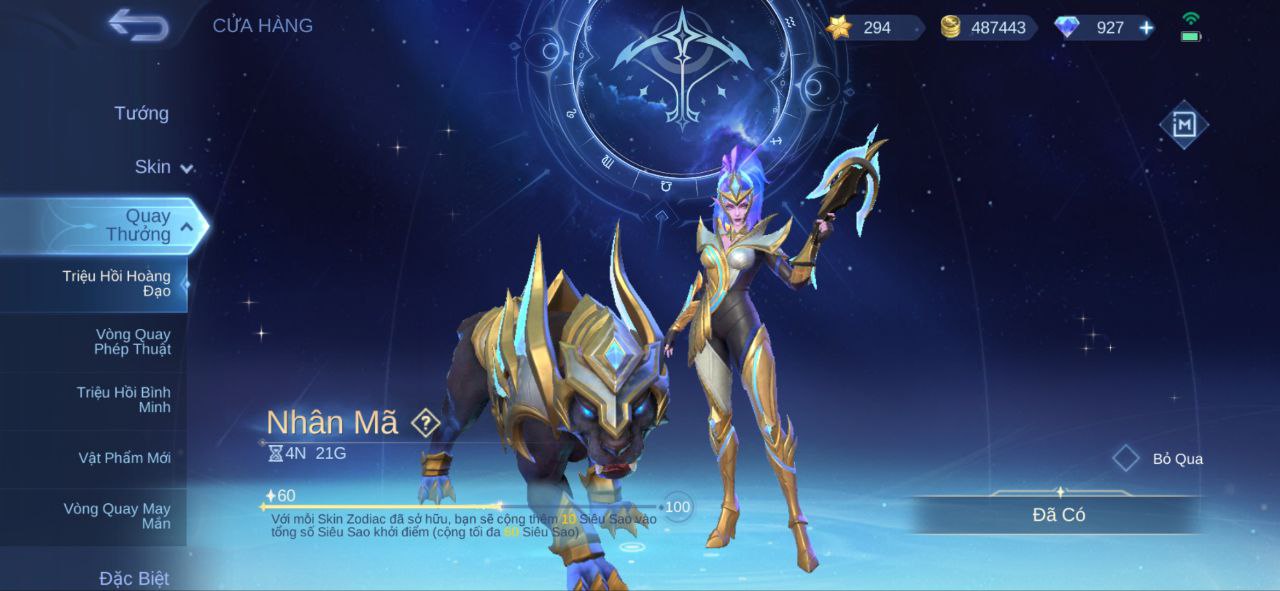Switch to Vòng Quay Phép Thuật
The width and height of the screenshot is (1280, 591).
(x=132, y=341)
